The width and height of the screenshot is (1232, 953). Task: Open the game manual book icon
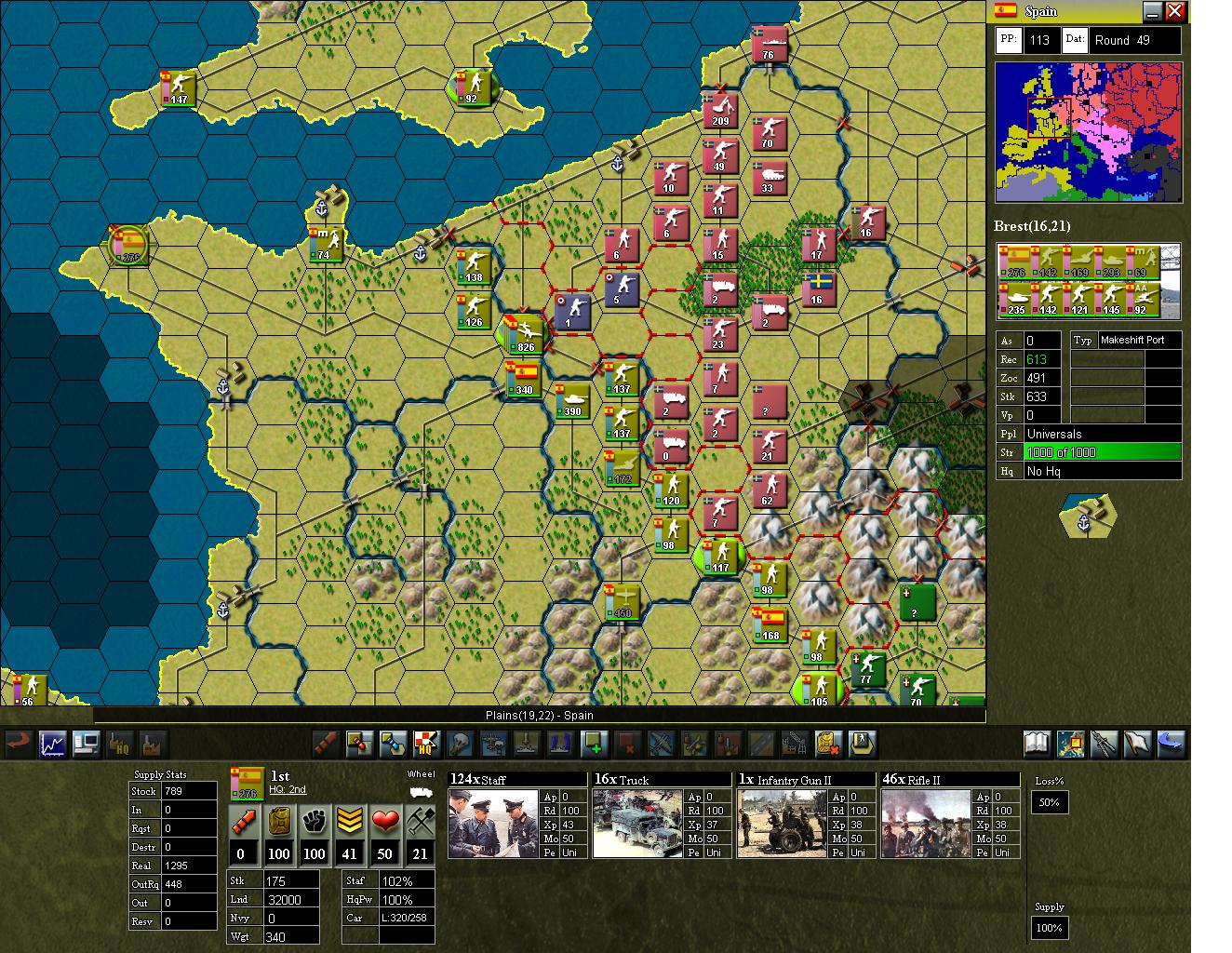[1036, 744]
